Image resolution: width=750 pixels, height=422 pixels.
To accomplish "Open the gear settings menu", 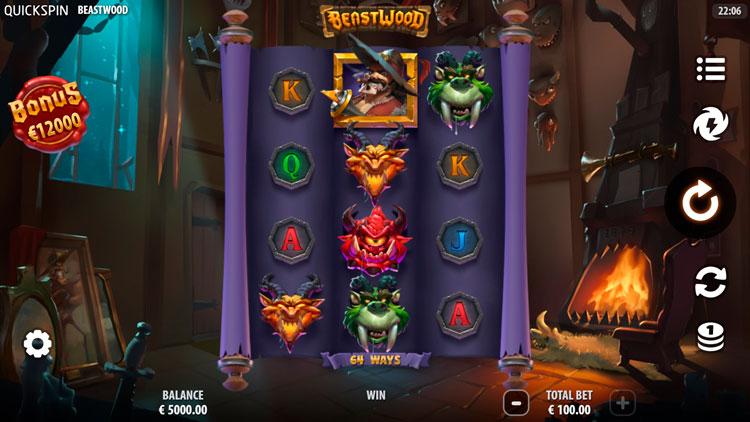I will point(38,345).
